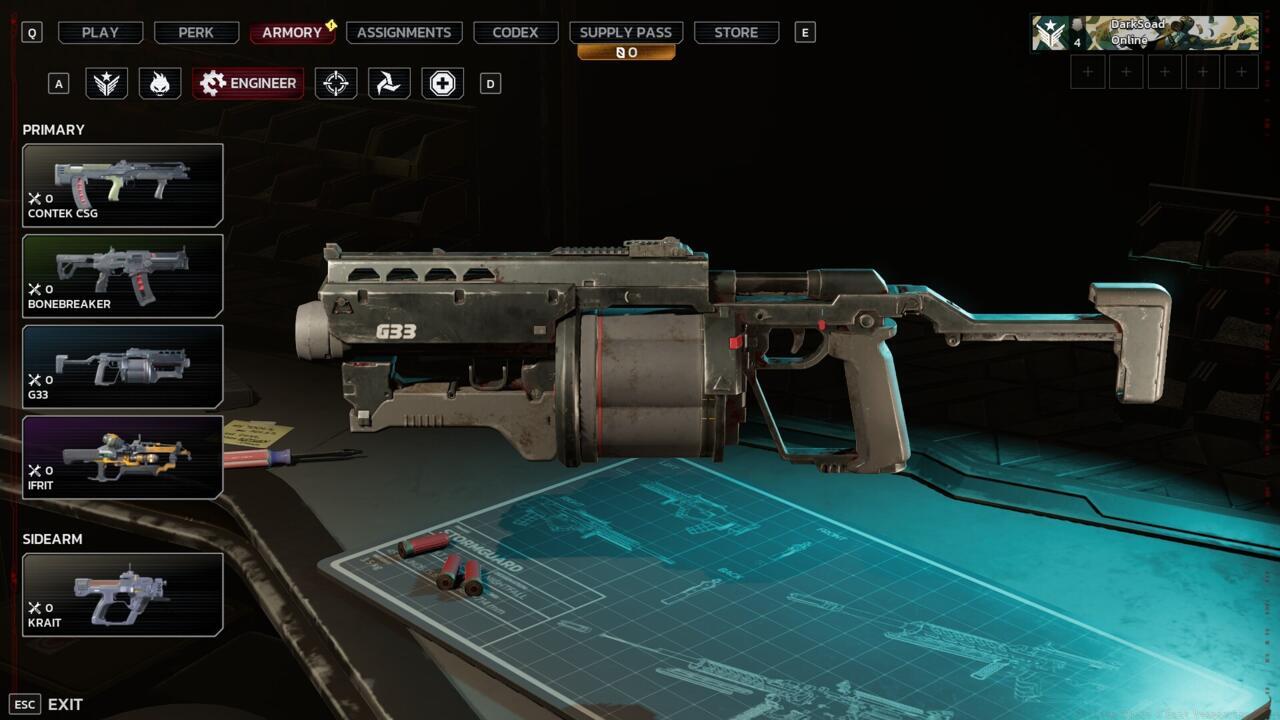This screenshot has width=1280, height=720.
Task: Select the Armory tab
Action: (x=292, y=33)
